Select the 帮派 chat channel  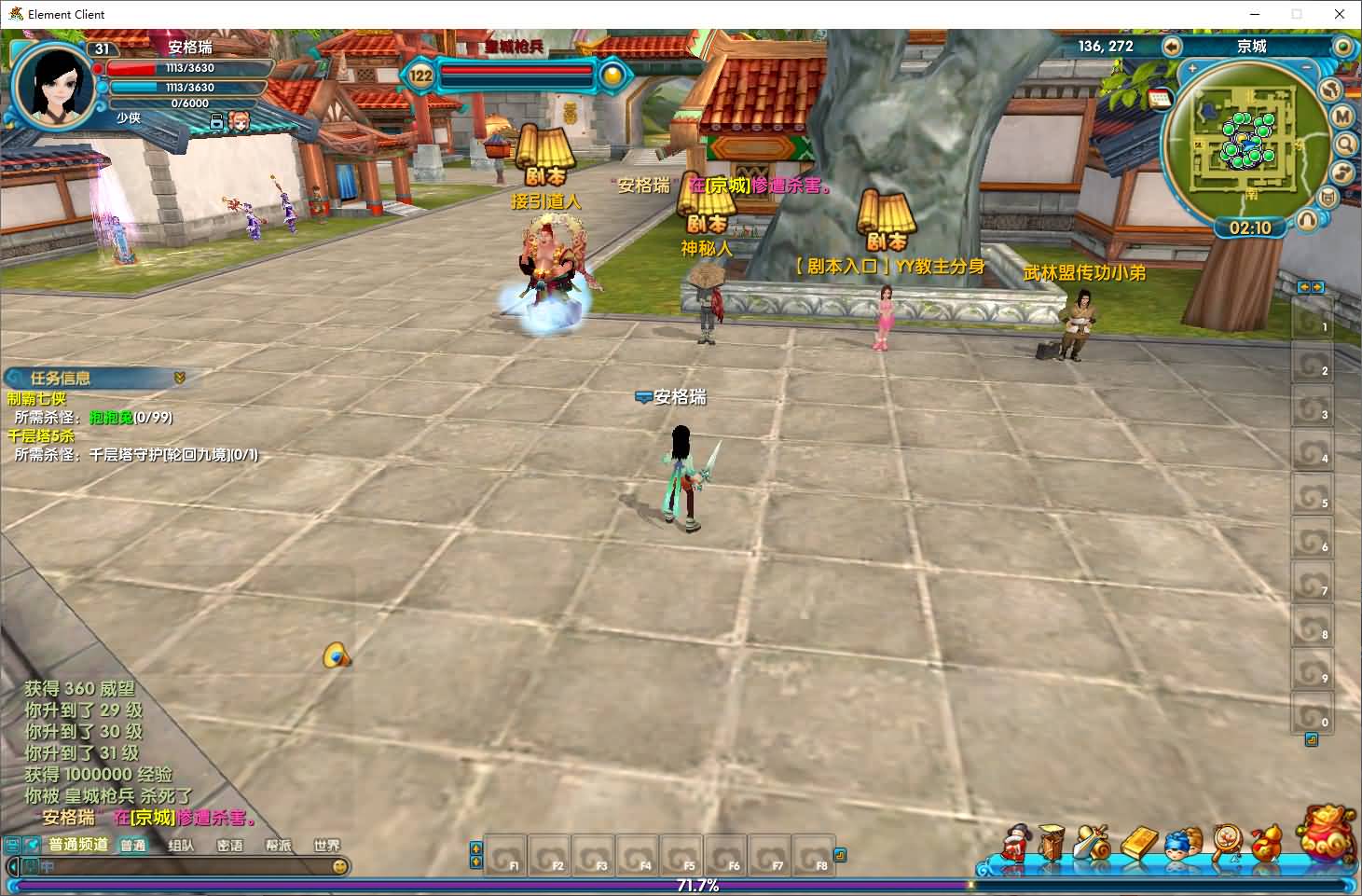click(278, 846)
